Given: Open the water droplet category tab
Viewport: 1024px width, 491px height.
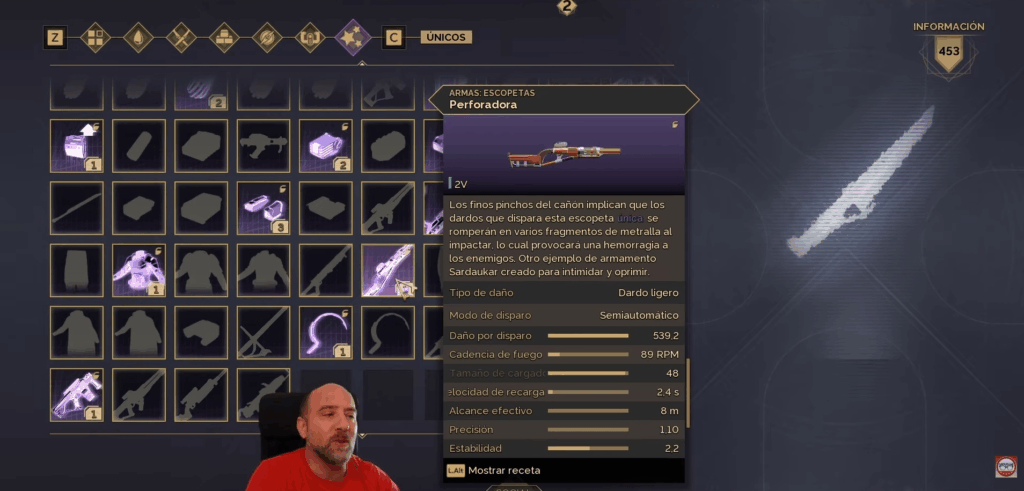Looking at the screenshot, I should [137, 38].
